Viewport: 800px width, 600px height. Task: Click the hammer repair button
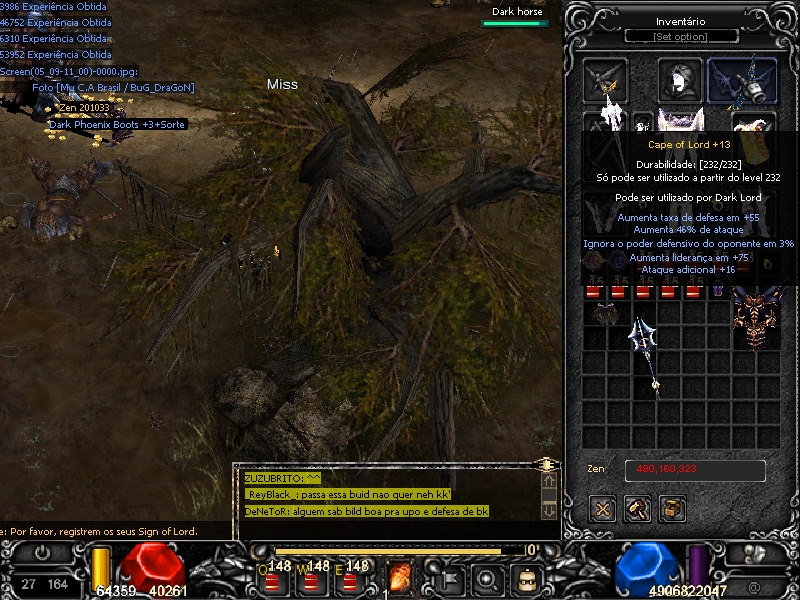638,508
